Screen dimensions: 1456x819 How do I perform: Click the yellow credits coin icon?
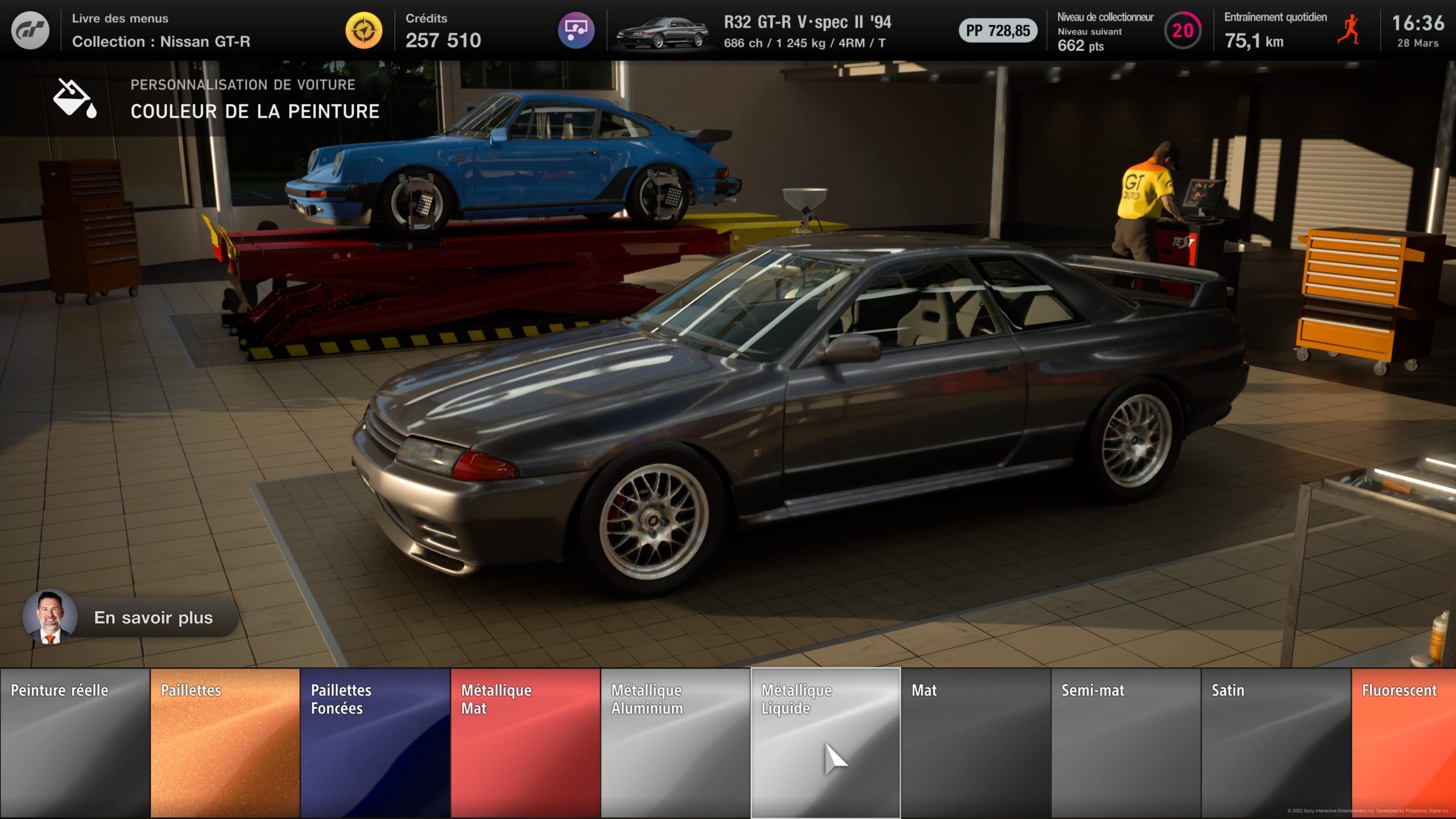364,30
